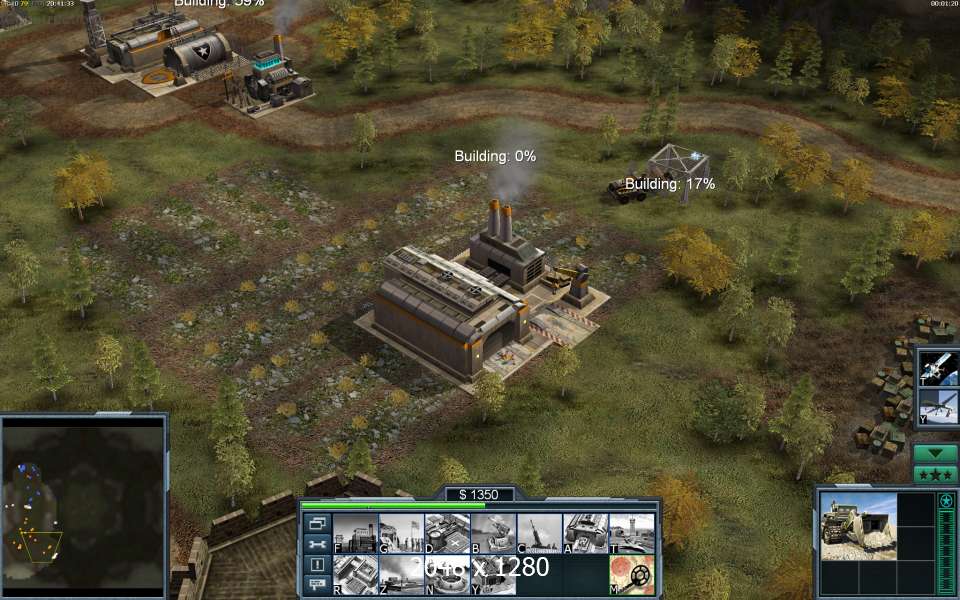Click the exclamation mark alert button
Image resolution: width=960 pixels, height=600 pixels.
click(x=317, y=564)
